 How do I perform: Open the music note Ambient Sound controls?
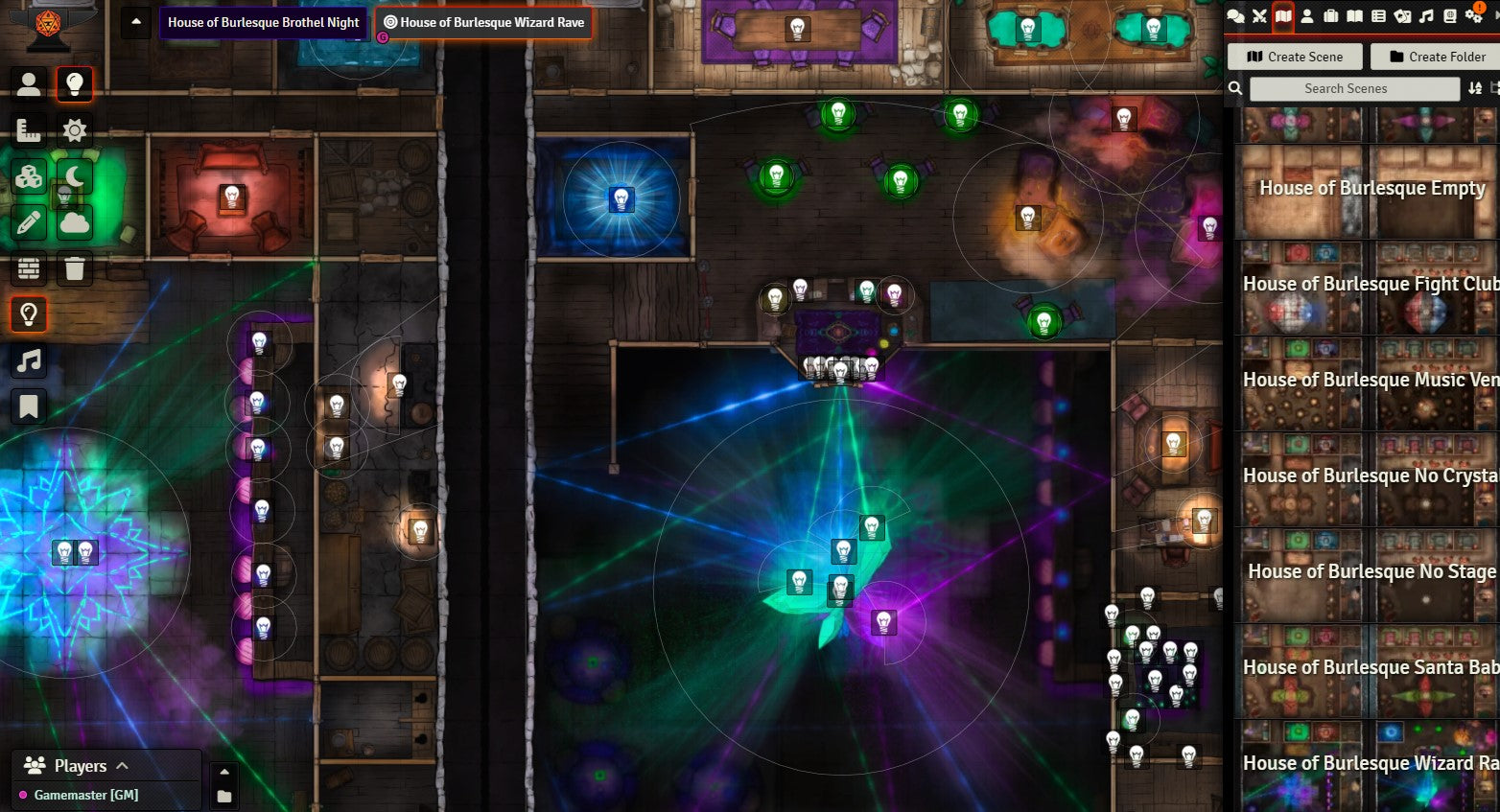pyautogui.click(x=29, y=360)
